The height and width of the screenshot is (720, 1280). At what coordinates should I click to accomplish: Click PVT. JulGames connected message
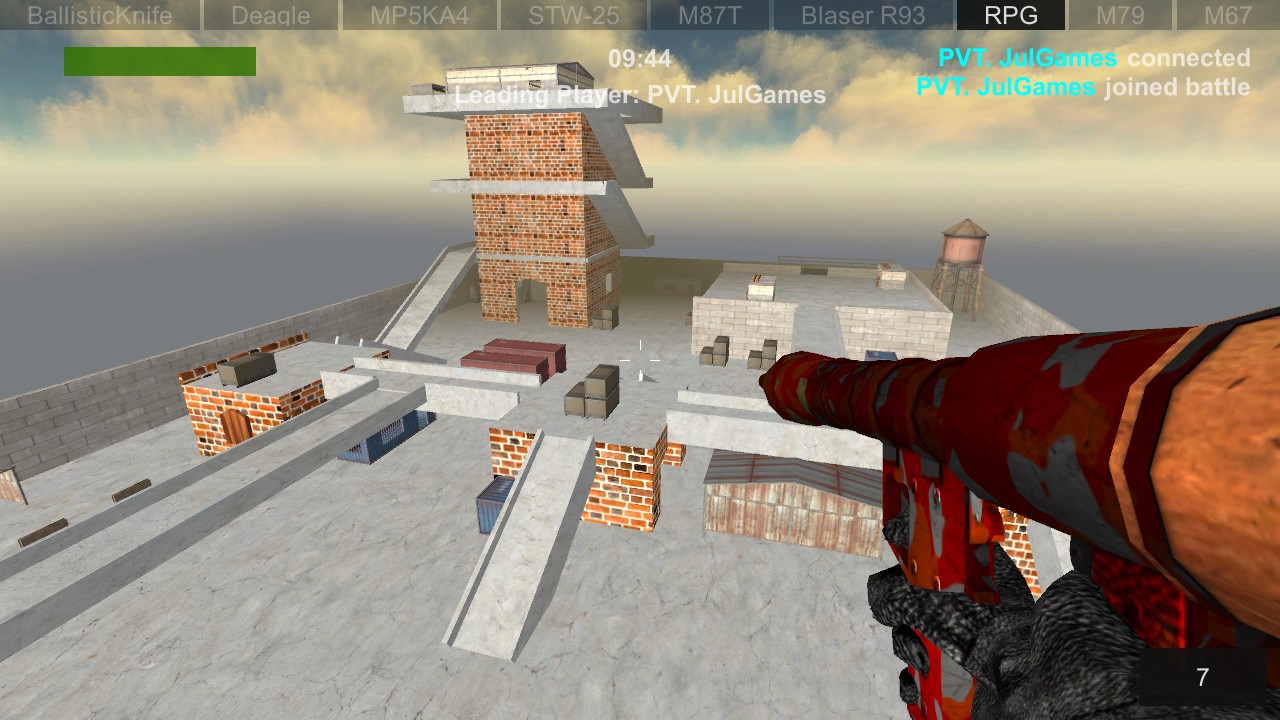point(1092,58)
